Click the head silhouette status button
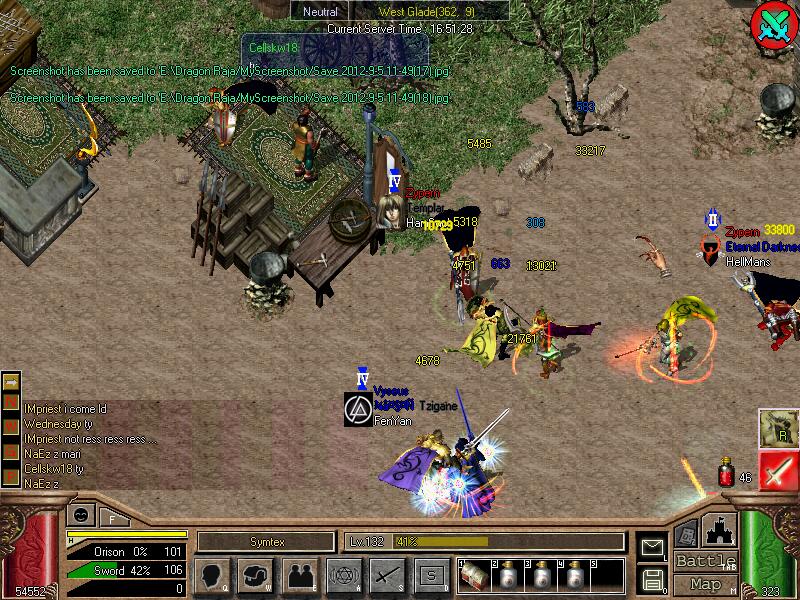This screenshot has width=800, height=600. coord(211,575)
